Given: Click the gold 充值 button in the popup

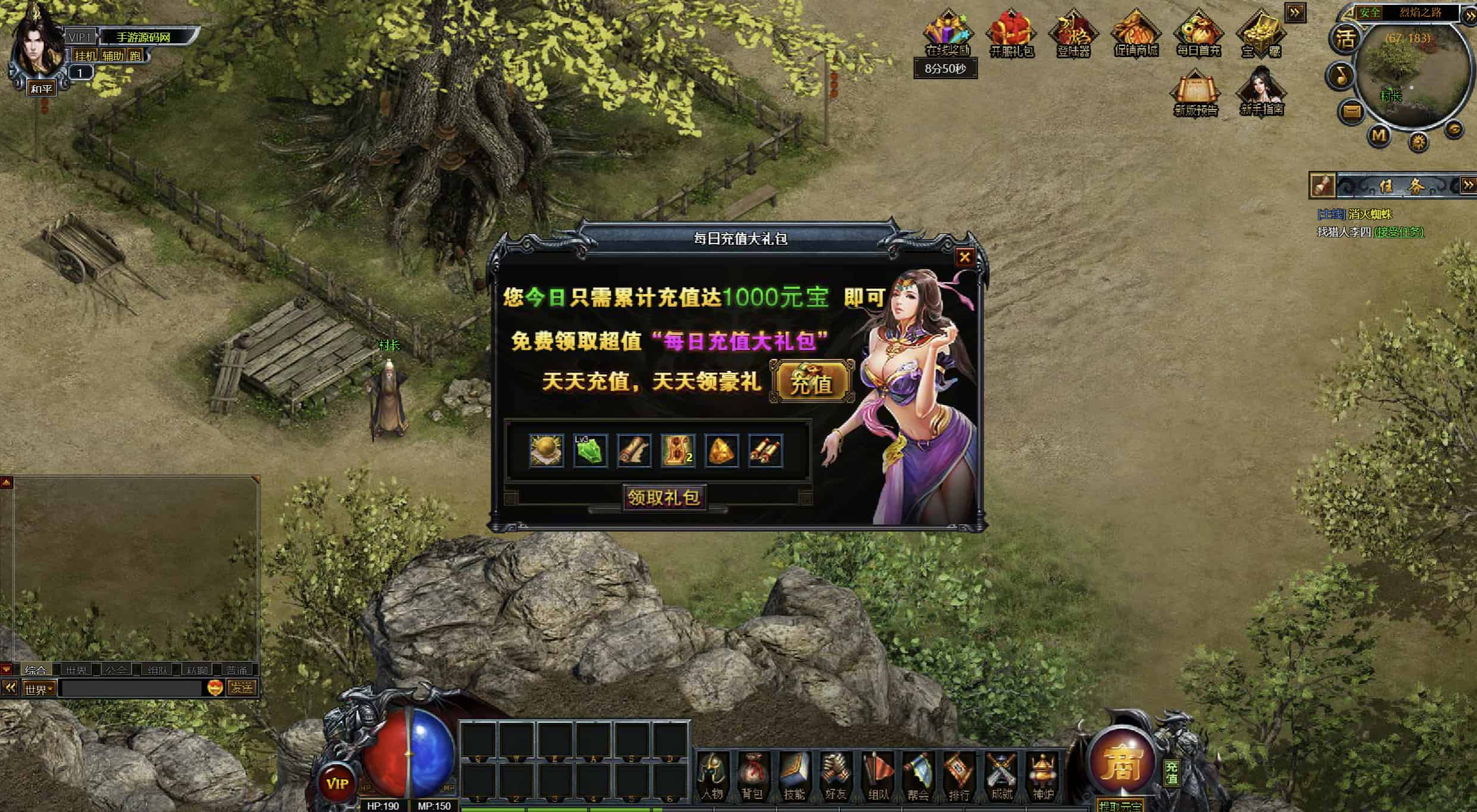Looking at the screenshot, I should [x=811, y=383].
